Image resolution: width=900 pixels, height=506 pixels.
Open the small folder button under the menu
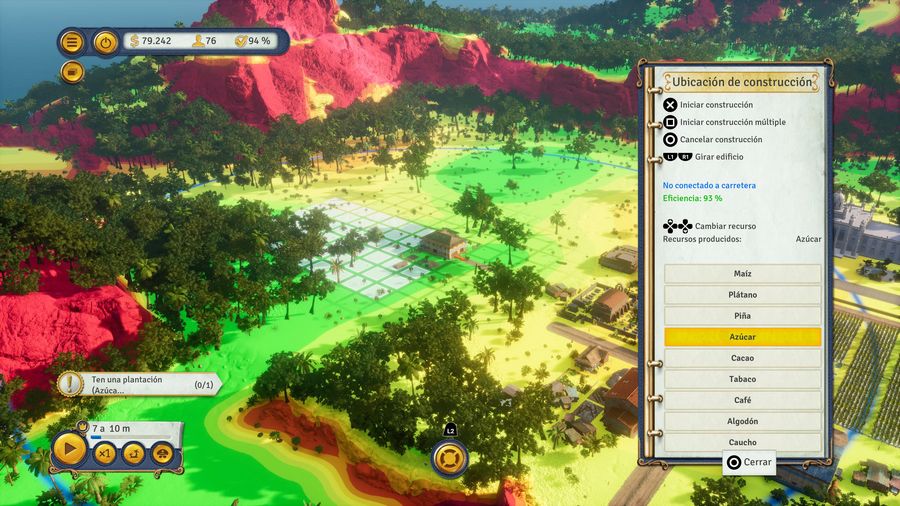pyautogui.click(x=71, y=72)
